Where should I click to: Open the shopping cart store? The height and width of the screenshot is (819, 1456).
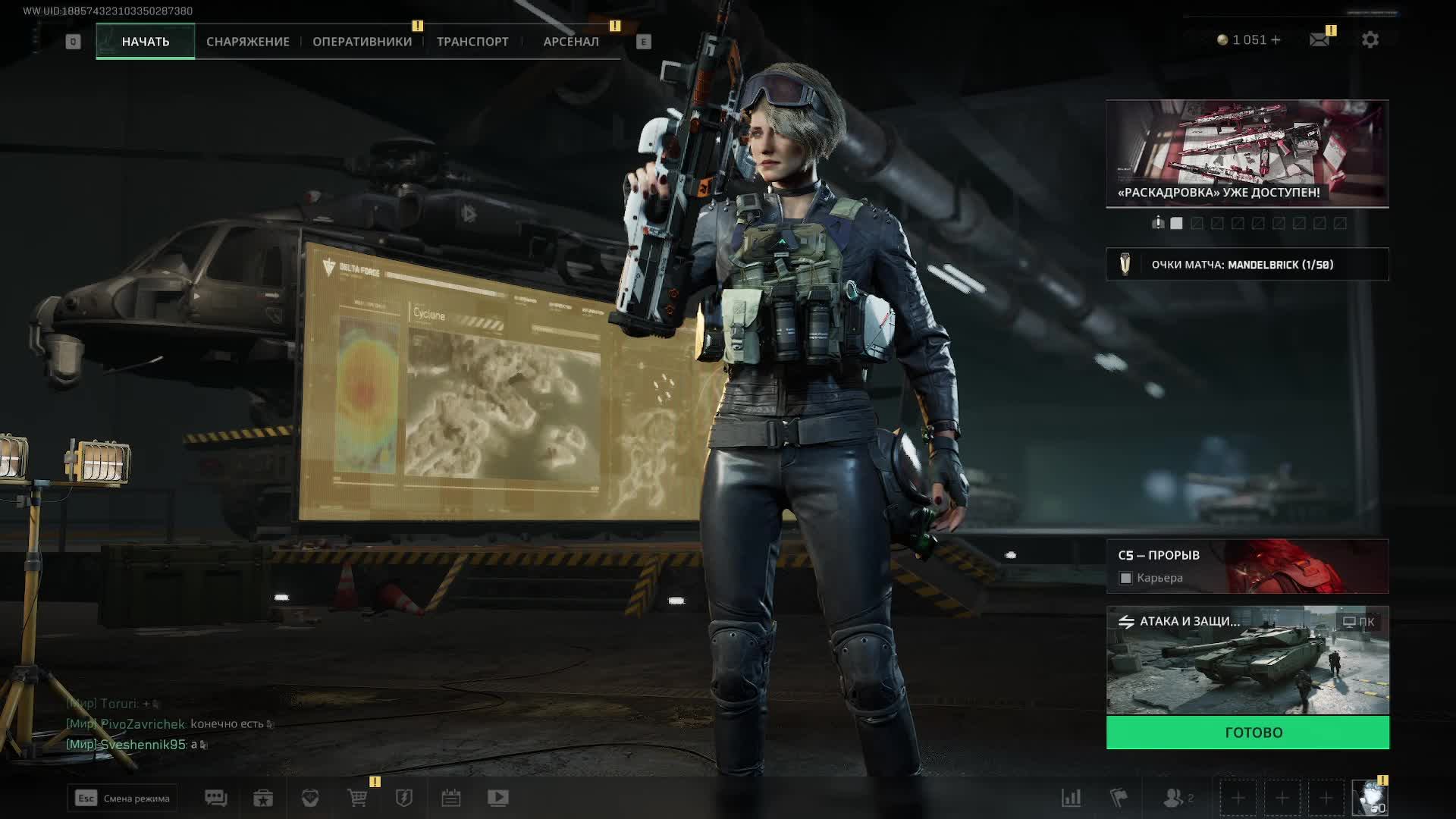pos(357,798)
